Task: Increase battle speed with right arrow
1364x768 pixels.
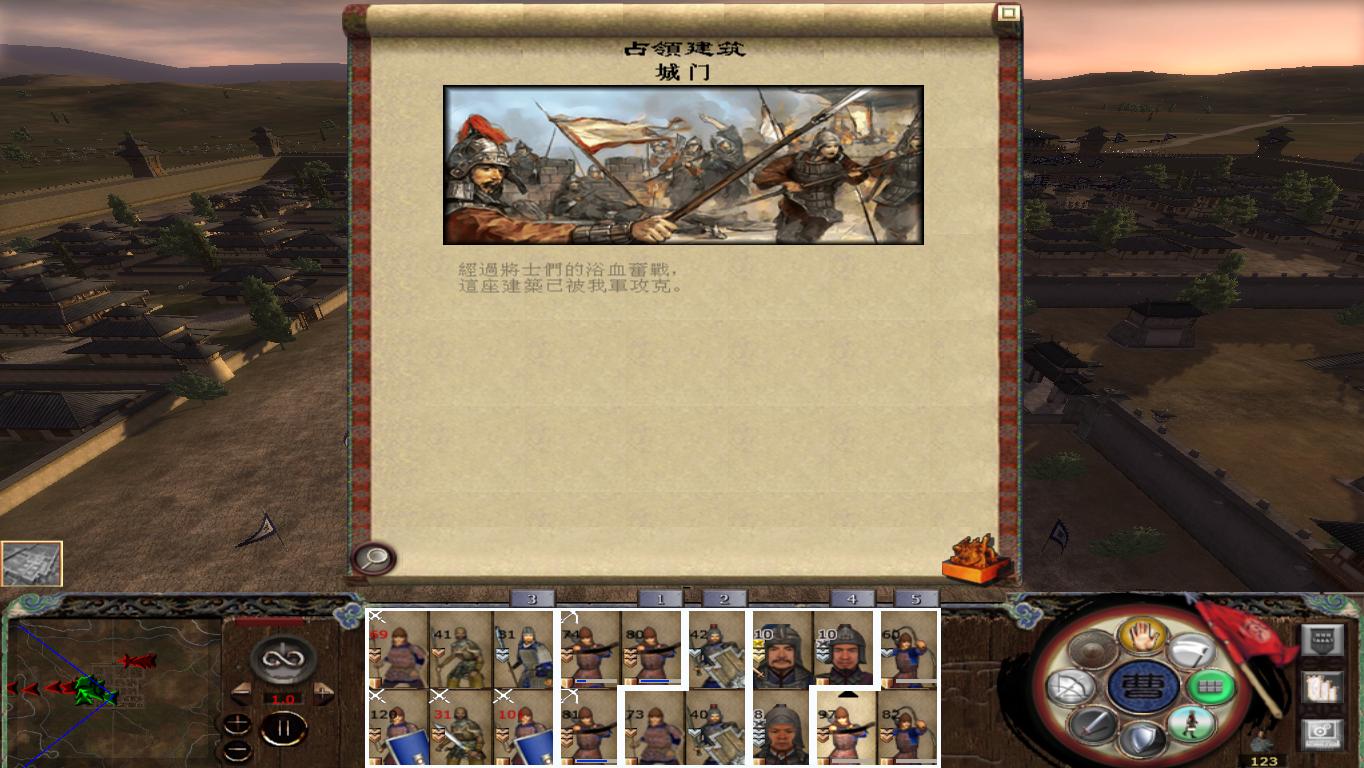Action: 323,693
